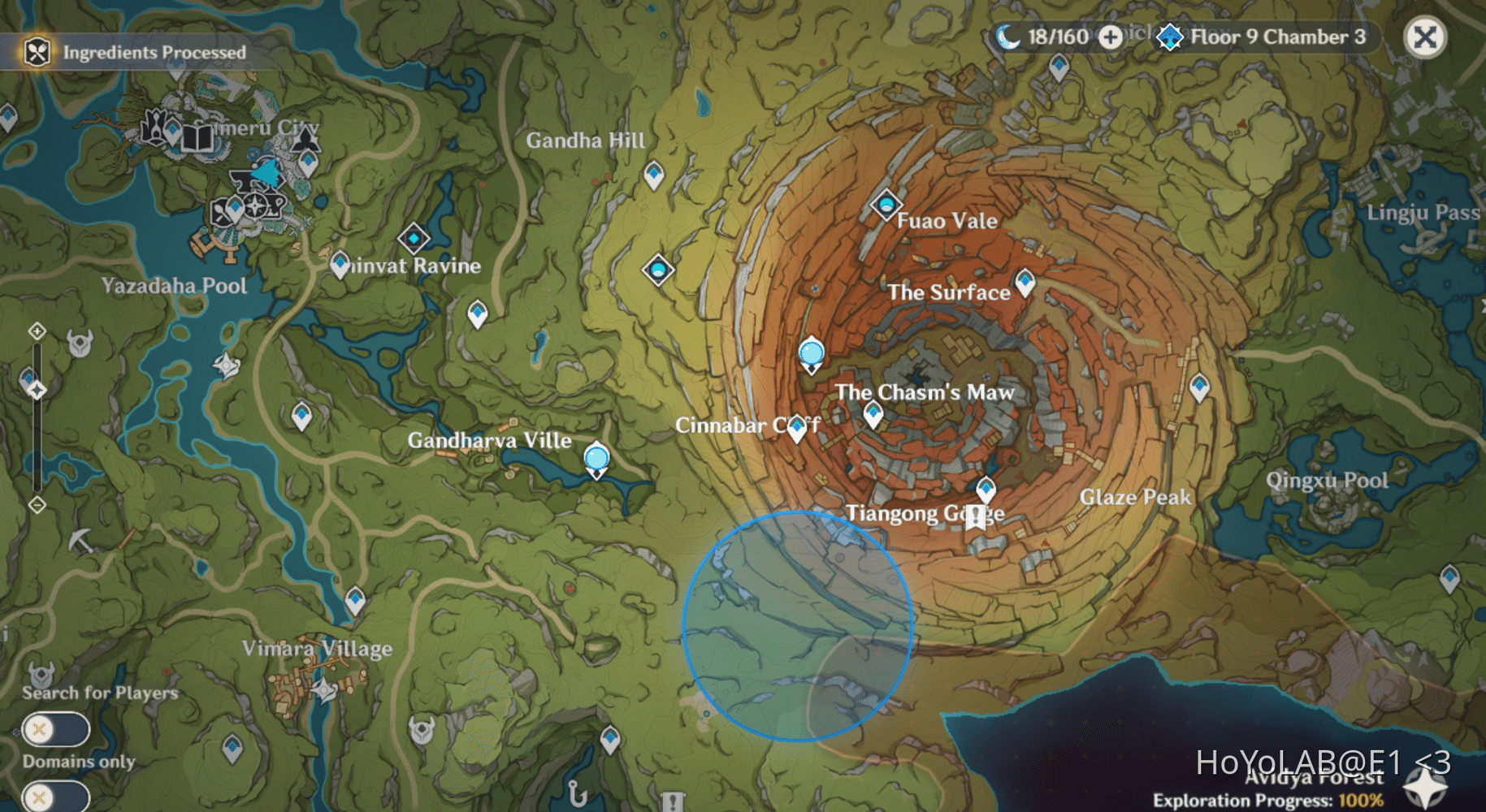Select the Statue of Seven near Chinvat Ravine

[x=414, y=240]
